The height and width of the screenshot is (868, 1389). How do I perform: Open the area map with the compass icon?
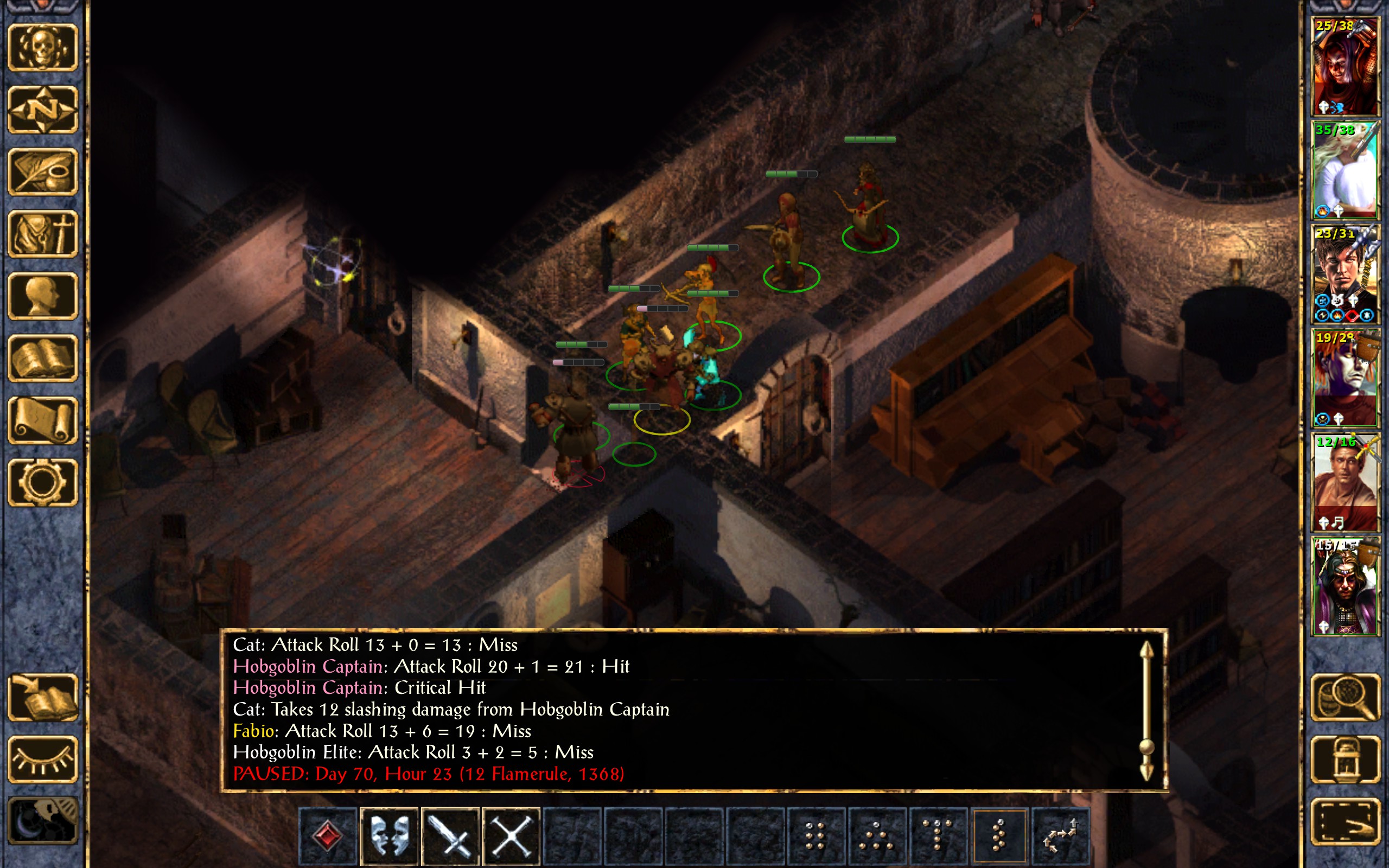click(x=42, y=109)
